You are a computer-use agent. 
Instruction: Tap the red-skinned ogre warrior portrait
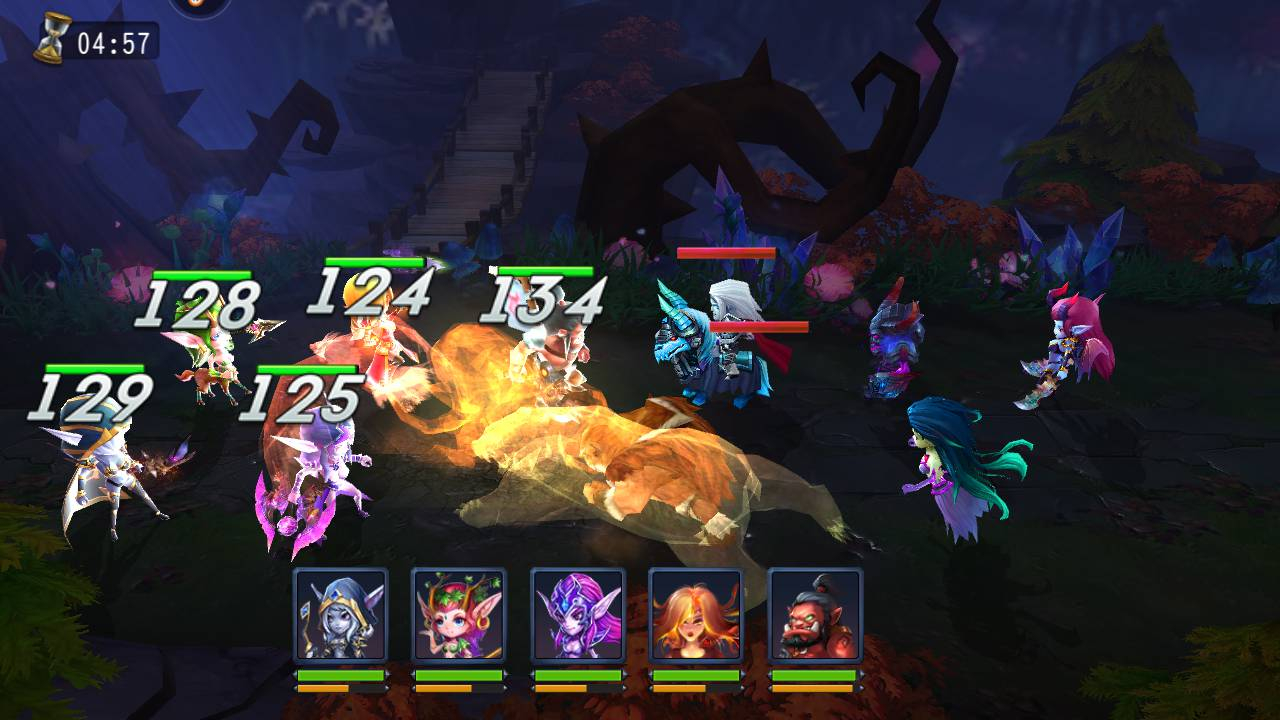[x=814, y=614]
